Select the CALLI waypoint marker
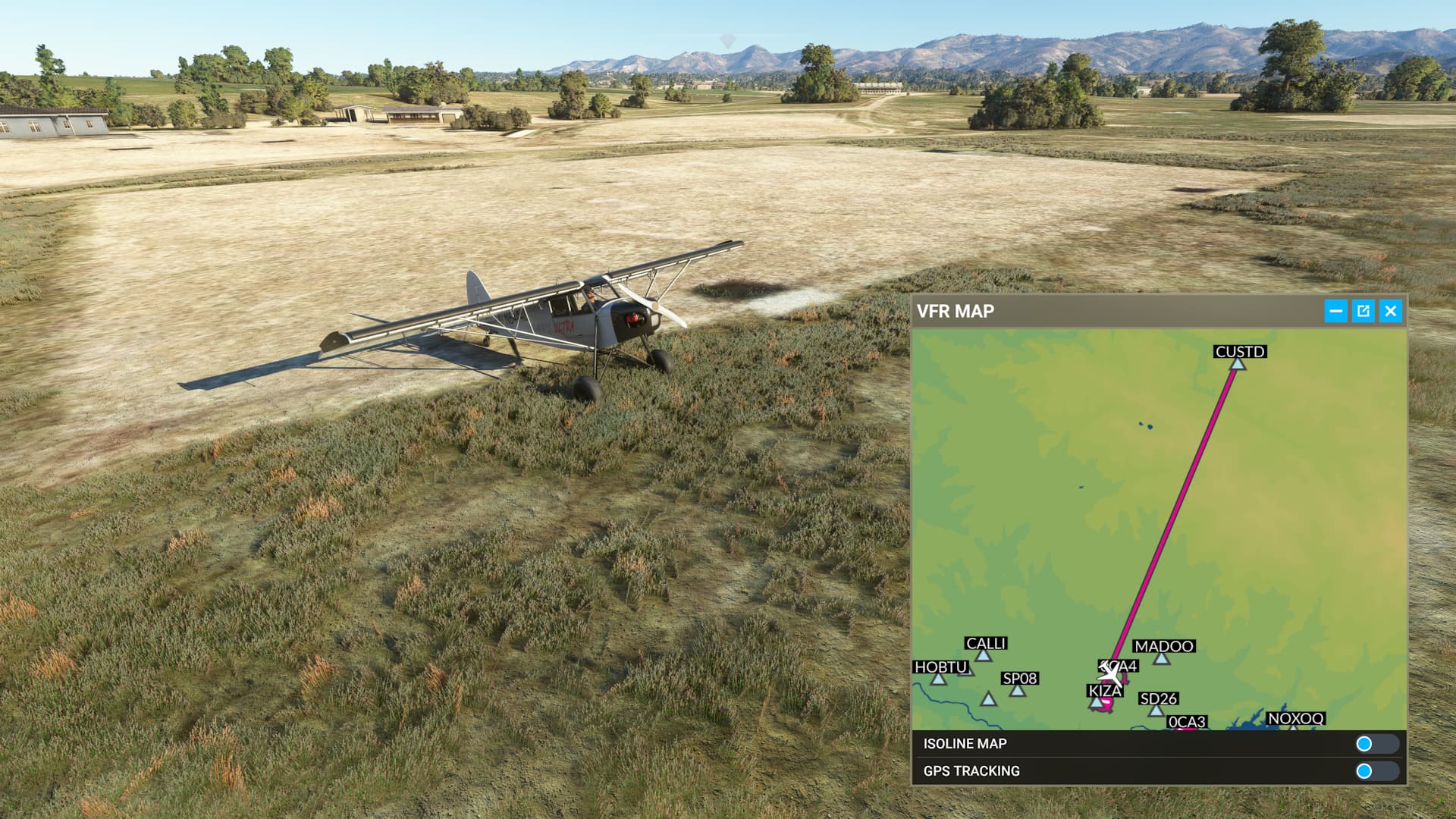Image resolution: width=1456 pixels, height=819 pixels. pyautogui.click(x=984, y=657)
